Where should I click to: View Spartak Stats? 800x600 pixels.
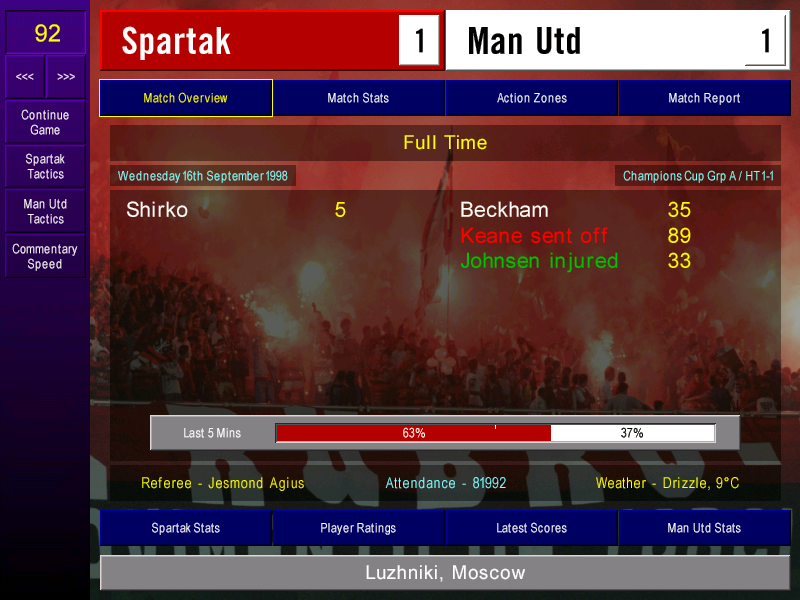pyautogui.click(x=186, y=528)
